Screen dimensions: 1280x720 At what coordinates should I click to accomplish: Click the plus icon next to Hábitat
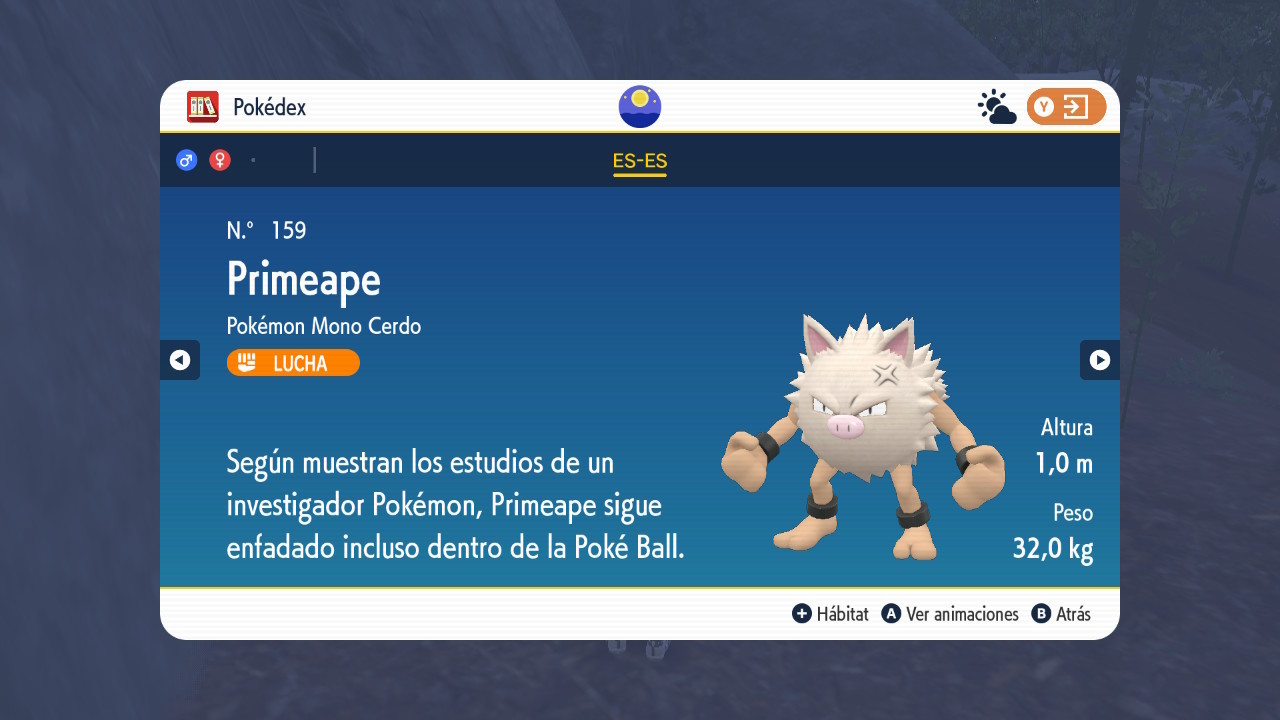click(x=801, y=614)
